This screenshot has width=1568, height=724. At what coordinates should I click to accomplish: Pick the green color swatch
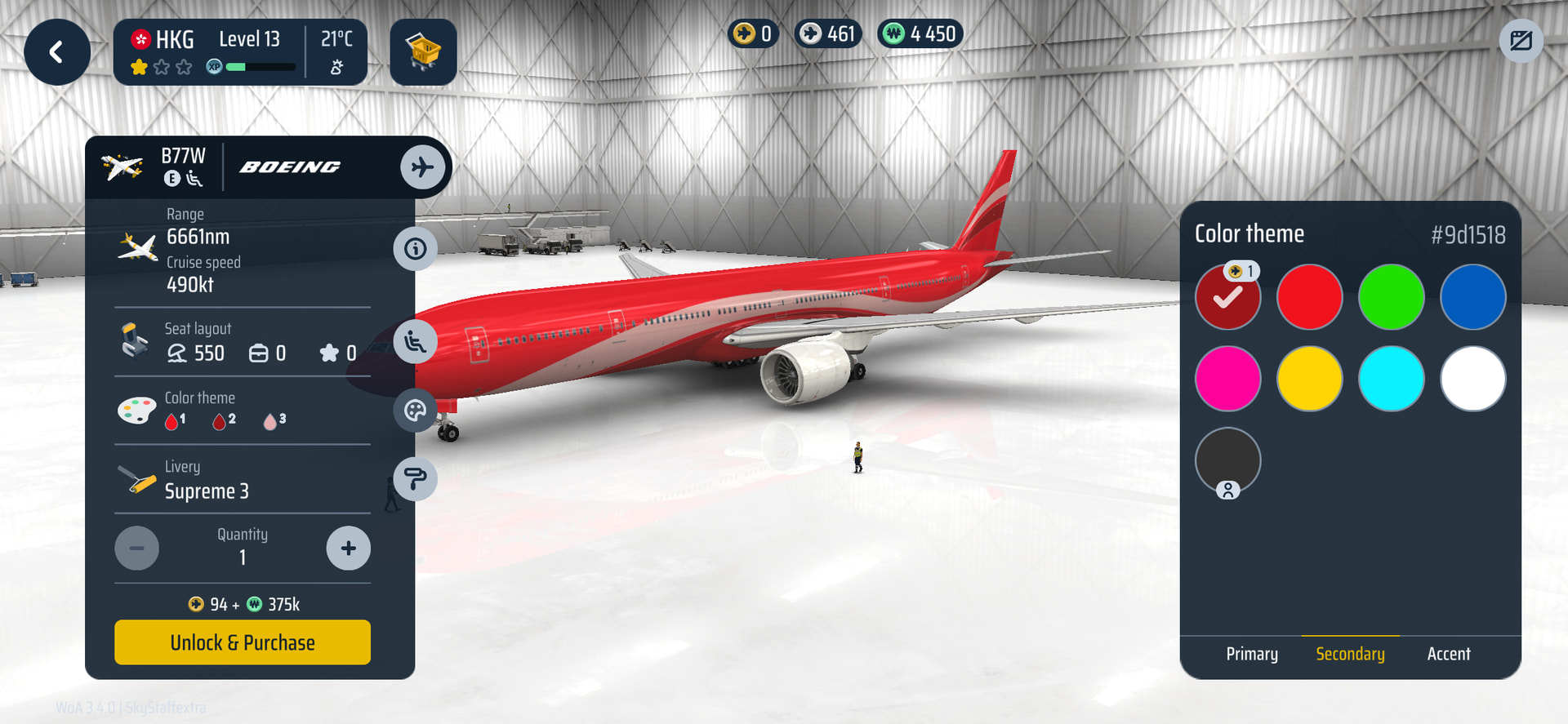[x=1391, y=297]
